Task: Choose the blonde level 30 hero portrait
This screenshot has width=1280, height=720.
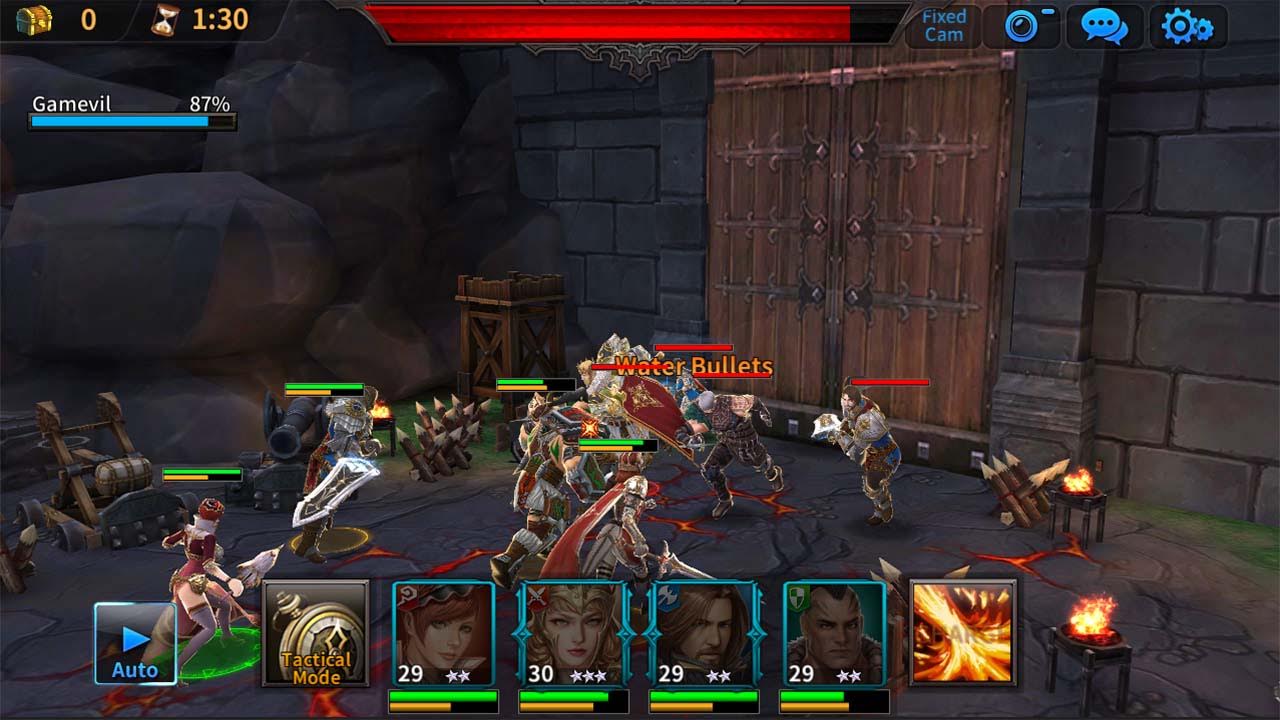Action: tap(573, 633)
